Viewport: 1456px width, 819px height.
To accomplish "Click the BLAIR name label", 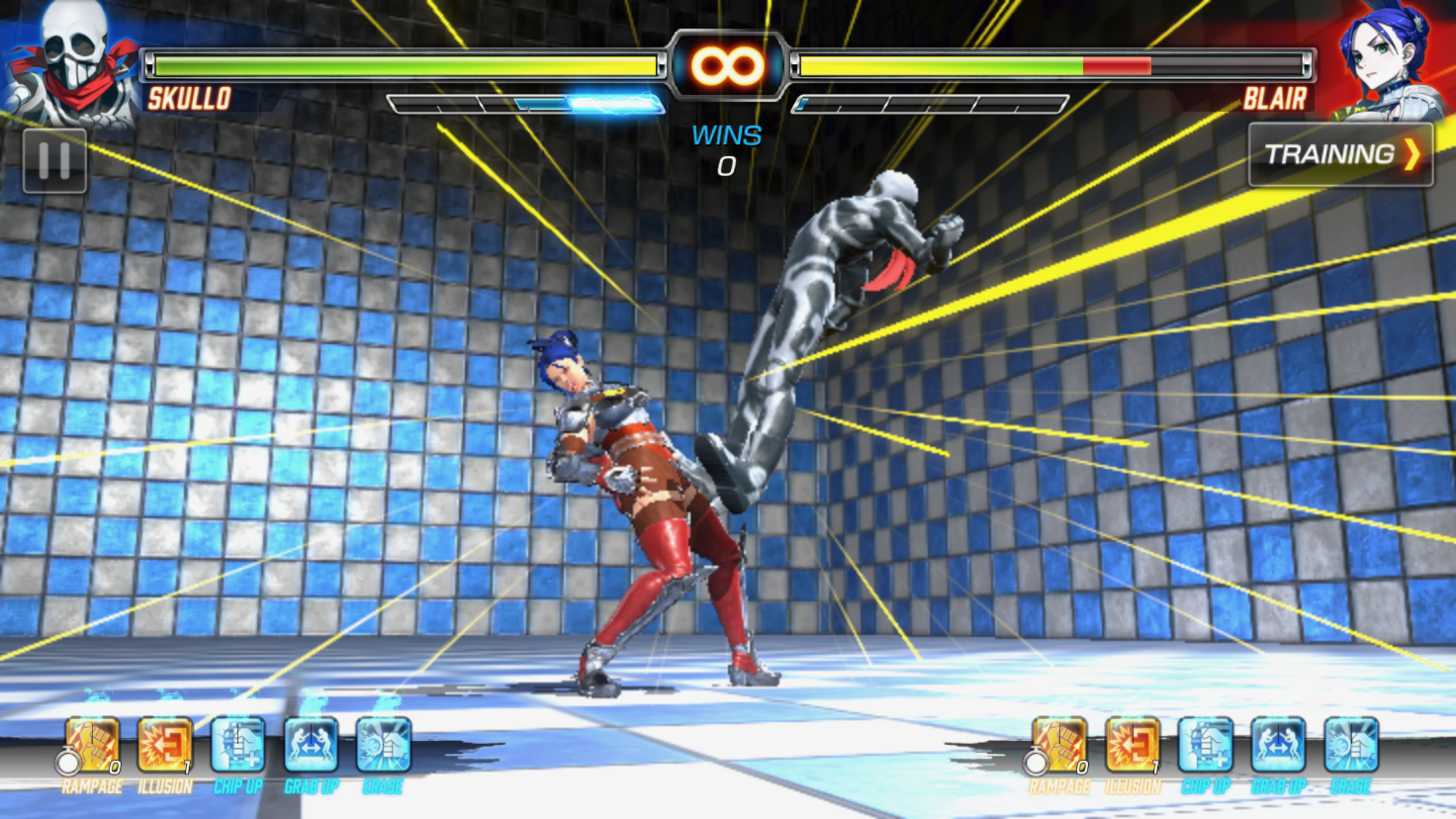I will (x=1275, y=99).
